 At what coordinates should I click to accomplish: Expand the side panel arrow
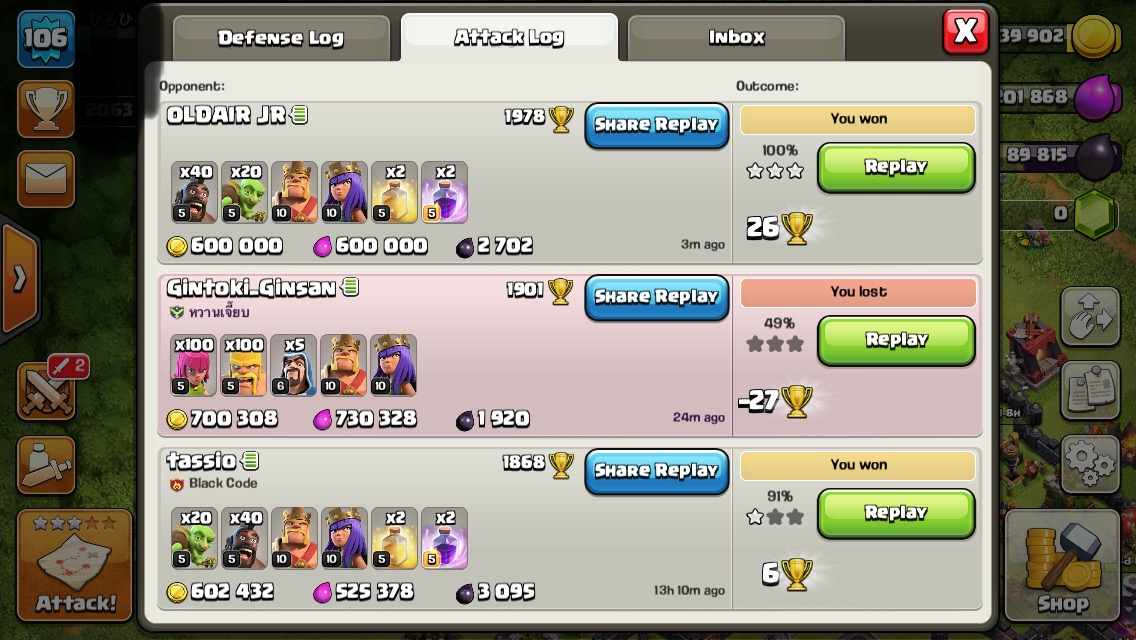(19, 279)
